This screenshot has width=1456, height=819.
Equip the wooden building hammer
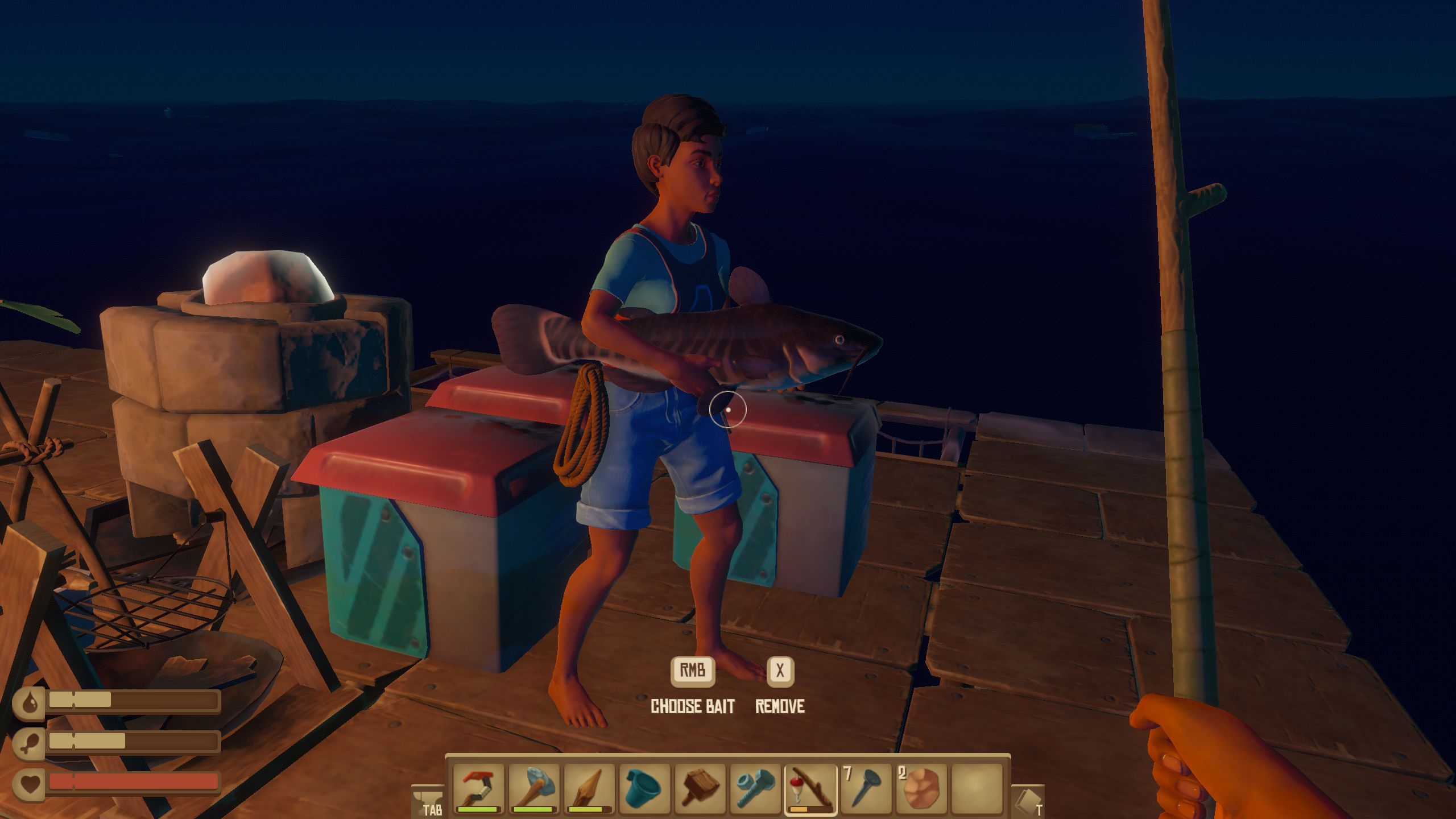click(x=700, y=789)
